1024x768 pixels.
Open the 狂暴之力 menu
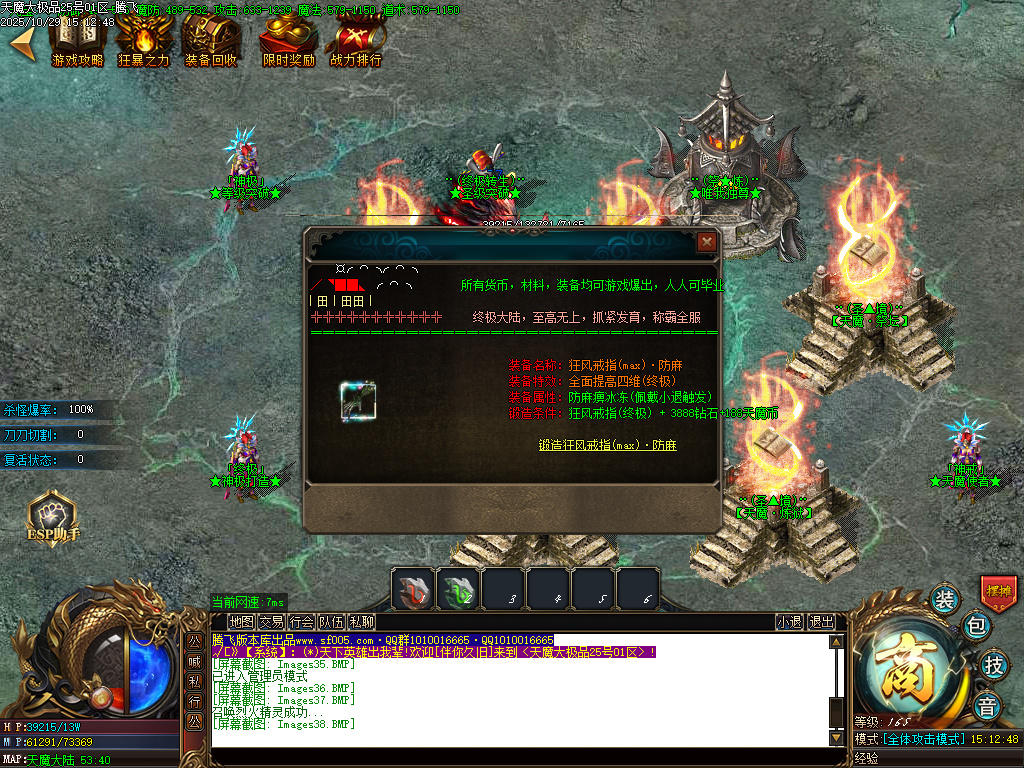144,43
